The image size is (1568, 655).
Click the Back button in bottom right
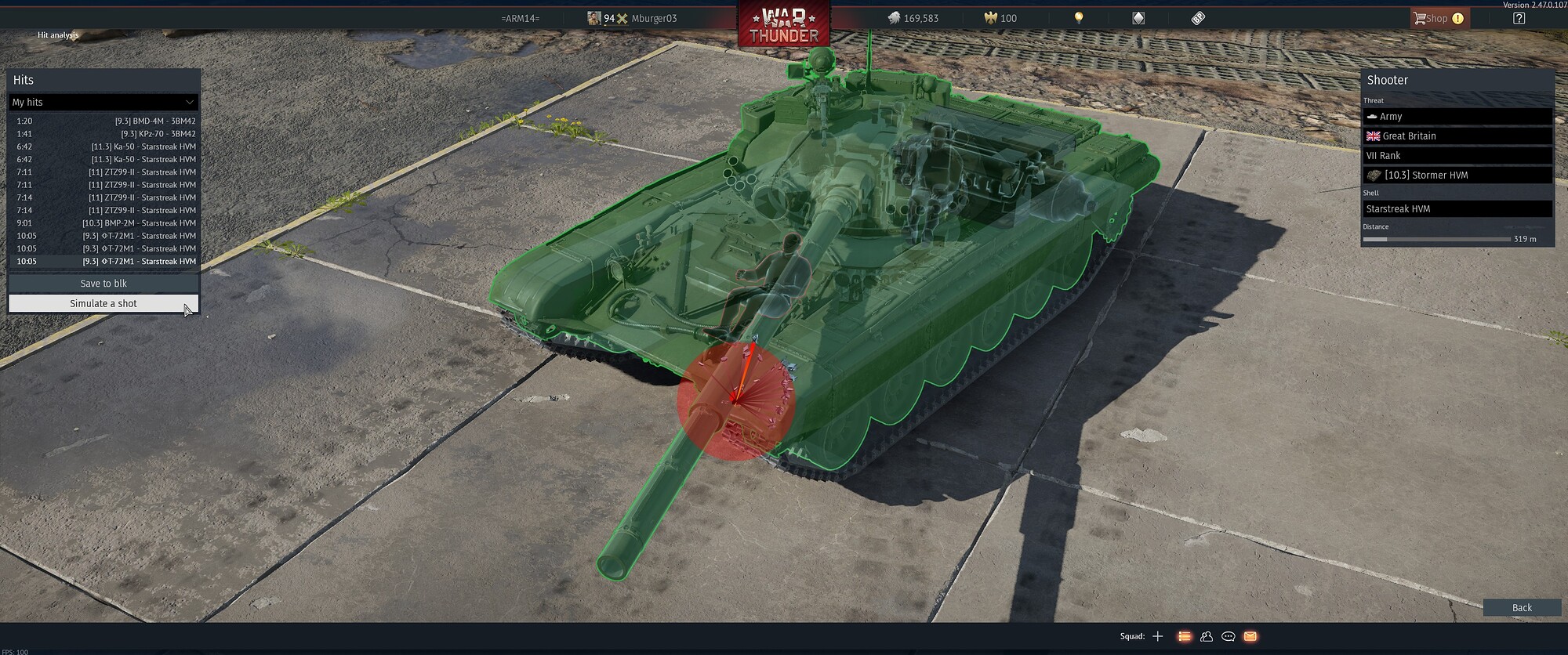[1521, 607]
